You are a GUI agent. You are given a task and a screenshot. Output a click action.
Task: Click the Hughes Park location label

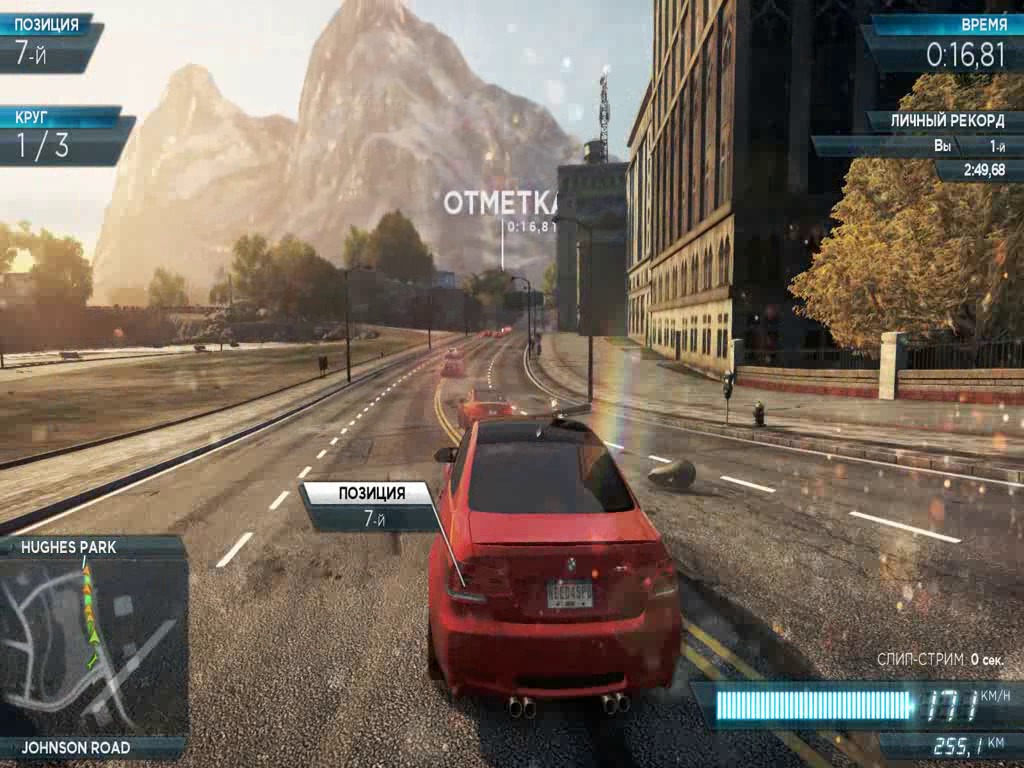(x=70, y=547)
